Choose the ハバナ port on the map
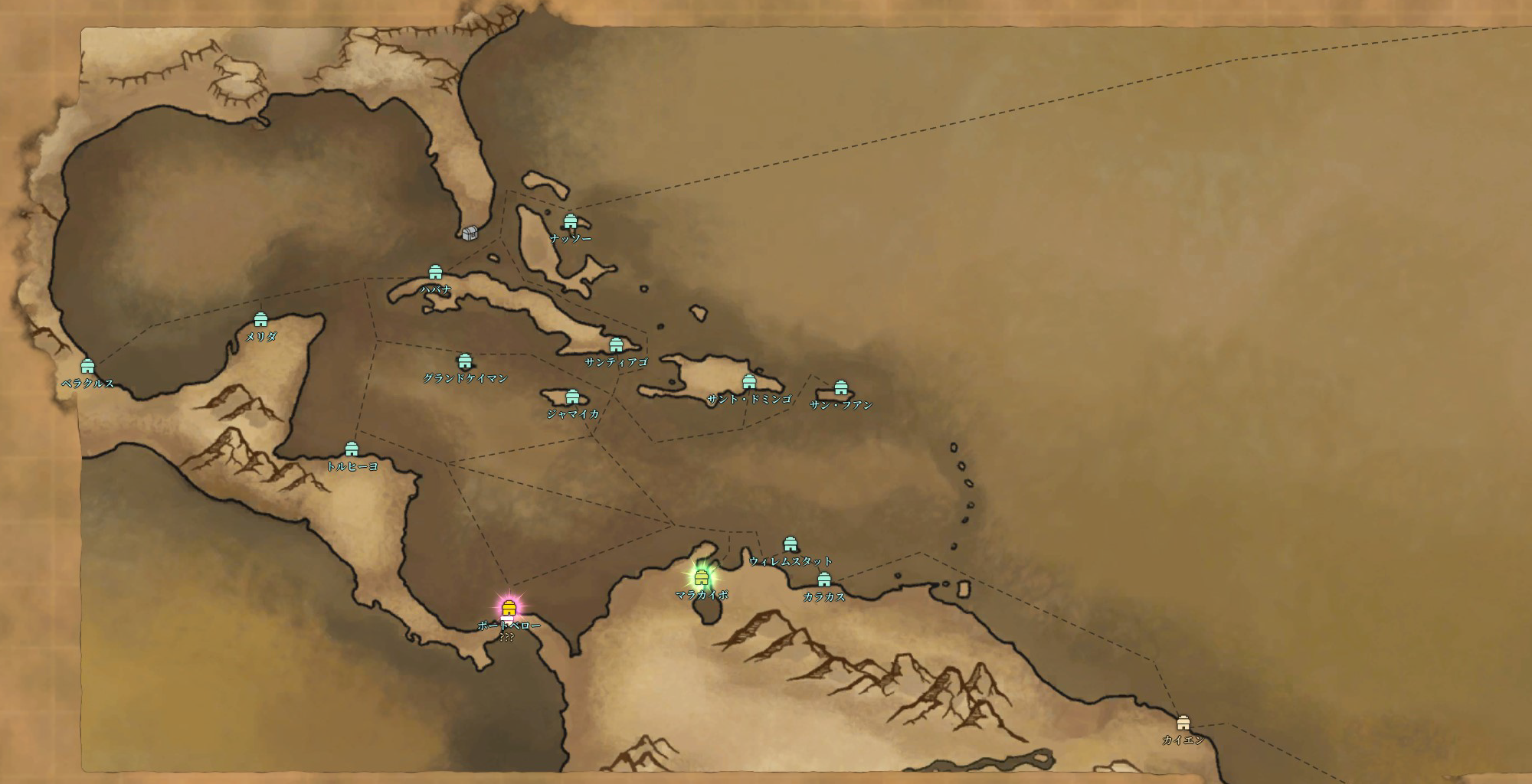This screenshot has width=1532, height=784. coord(435,273)
